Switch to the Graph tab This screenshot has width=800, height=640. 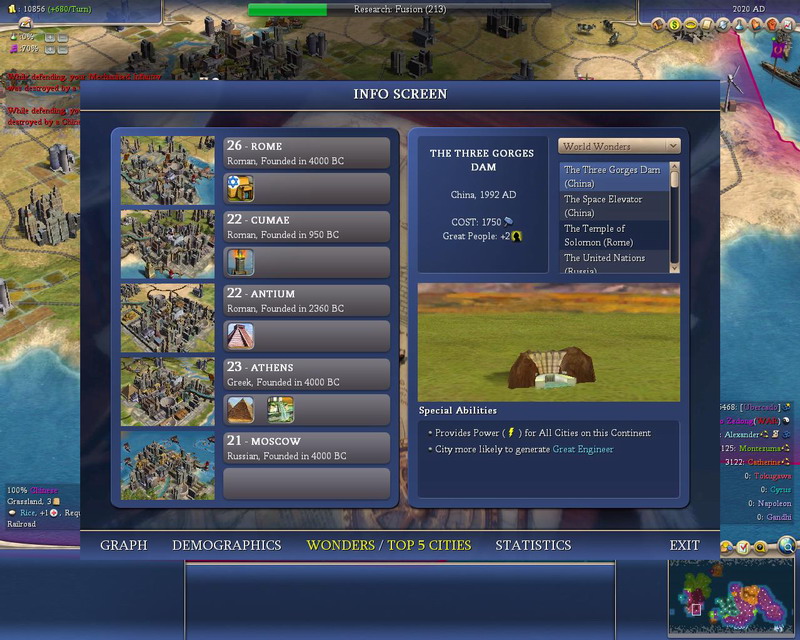coord(123,545)
